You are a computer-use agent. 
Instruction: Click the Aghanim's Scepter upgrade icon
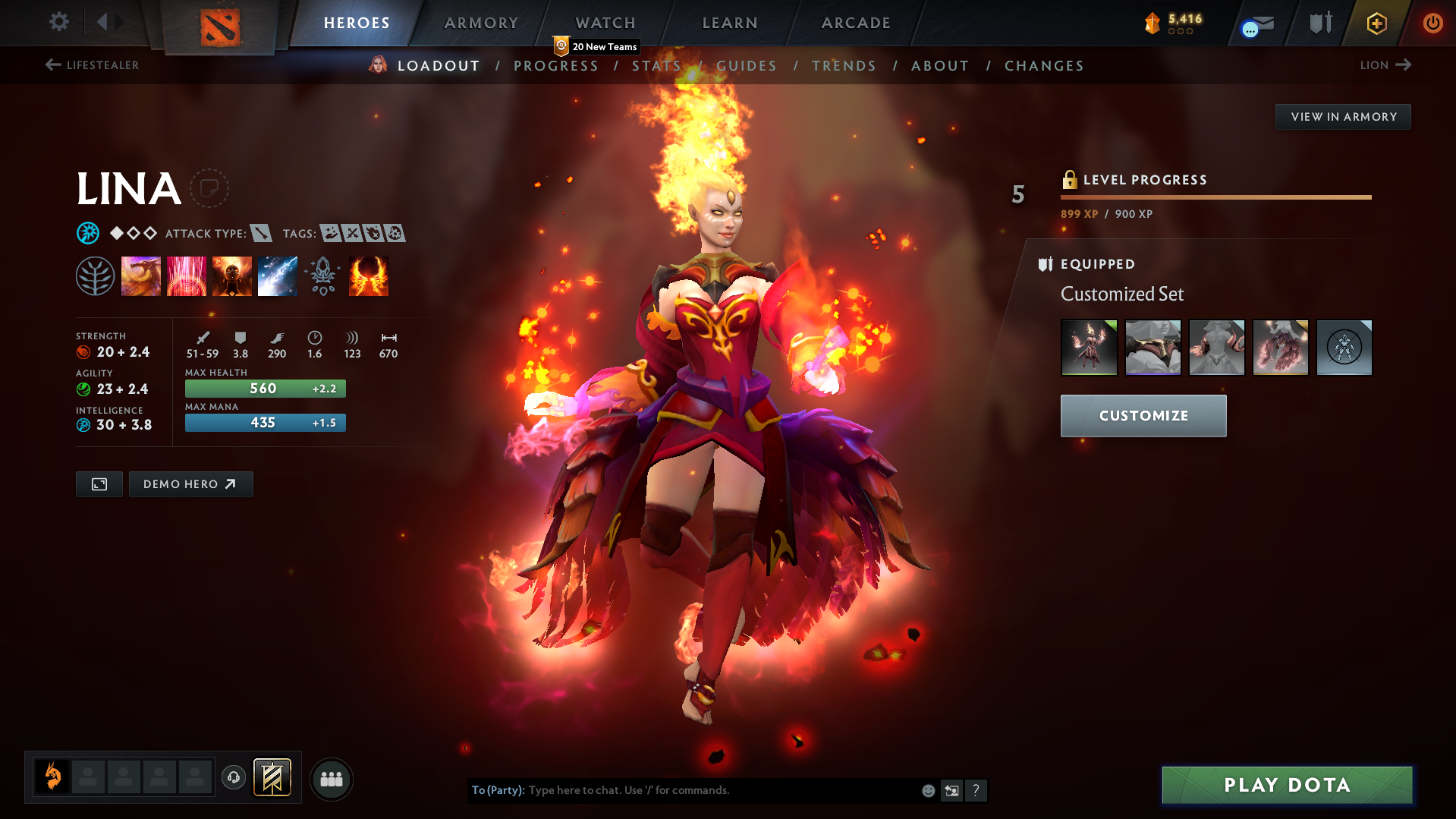pos(323,276)
